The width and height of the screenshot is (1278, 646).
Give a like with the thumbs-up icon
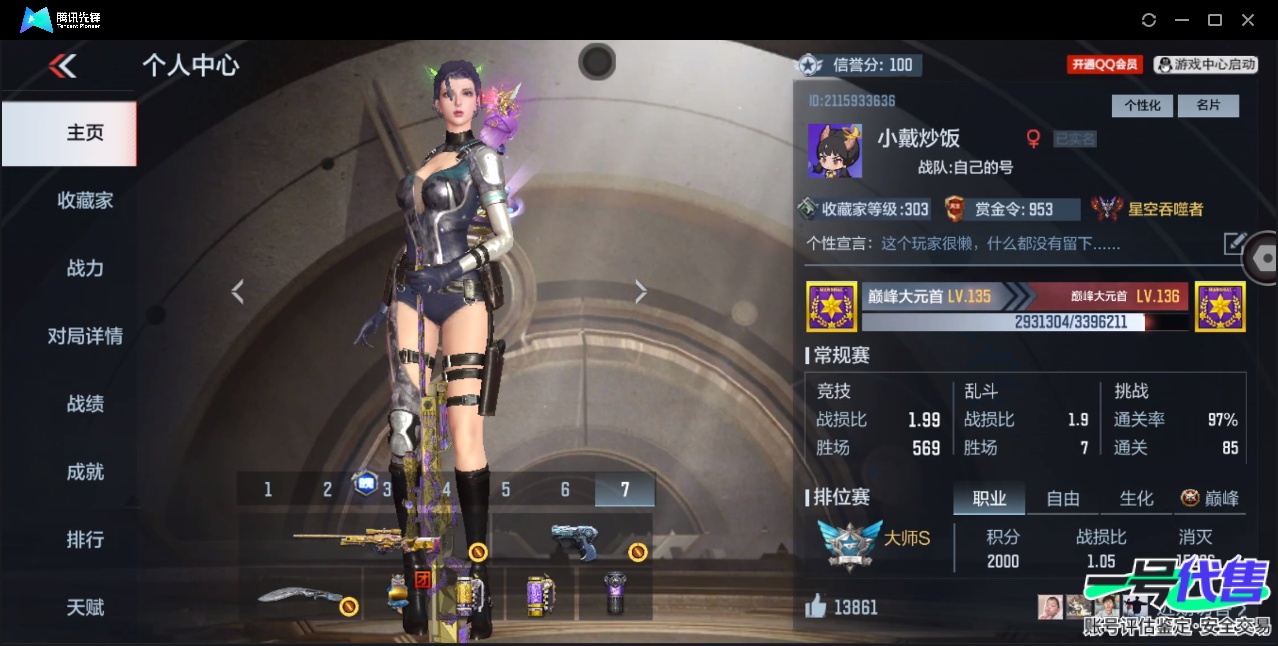(x=816, y=606)
